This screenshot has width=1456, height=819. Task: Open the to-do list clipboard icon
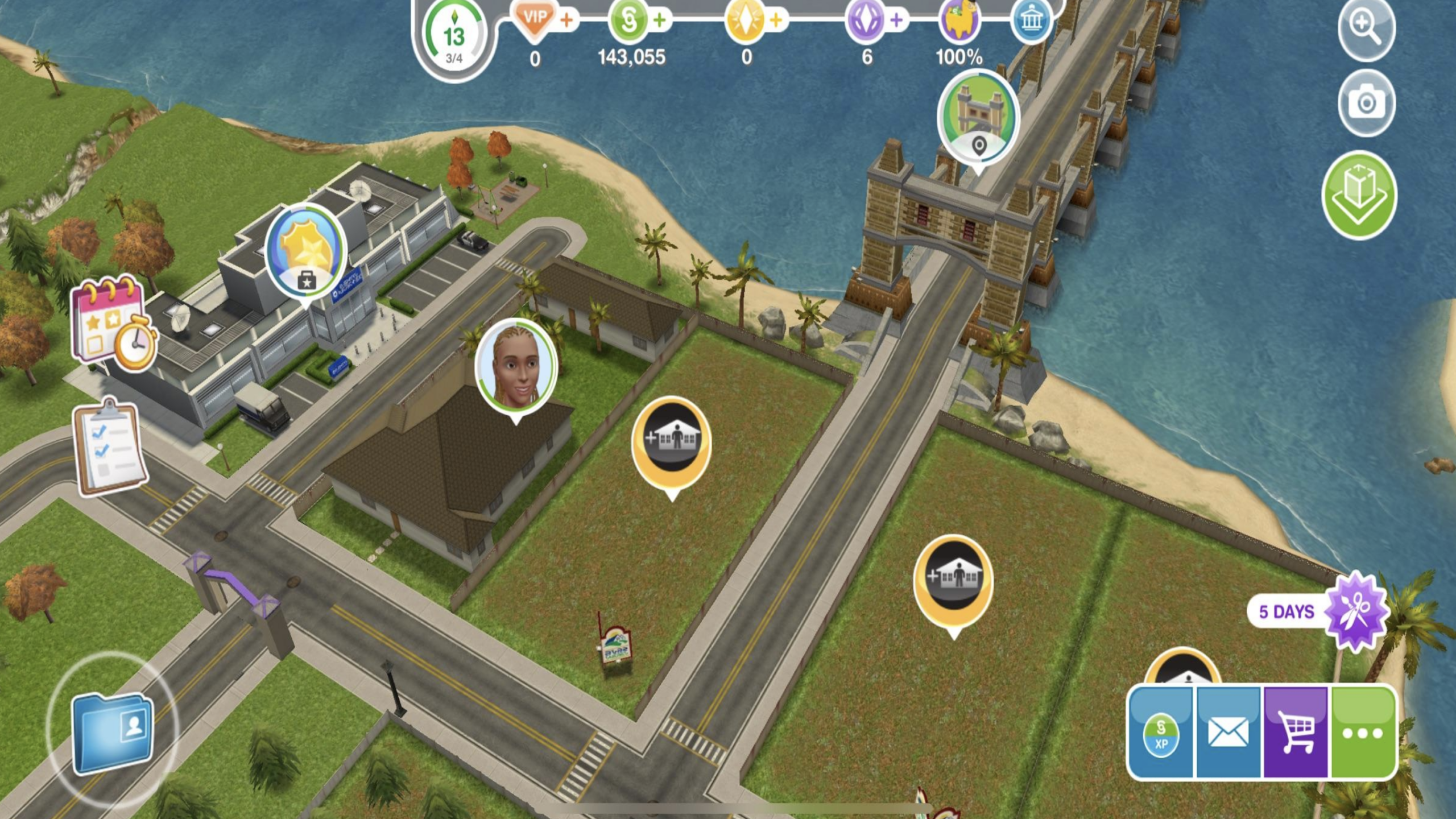pyautogui.click(x=111, y=448)
